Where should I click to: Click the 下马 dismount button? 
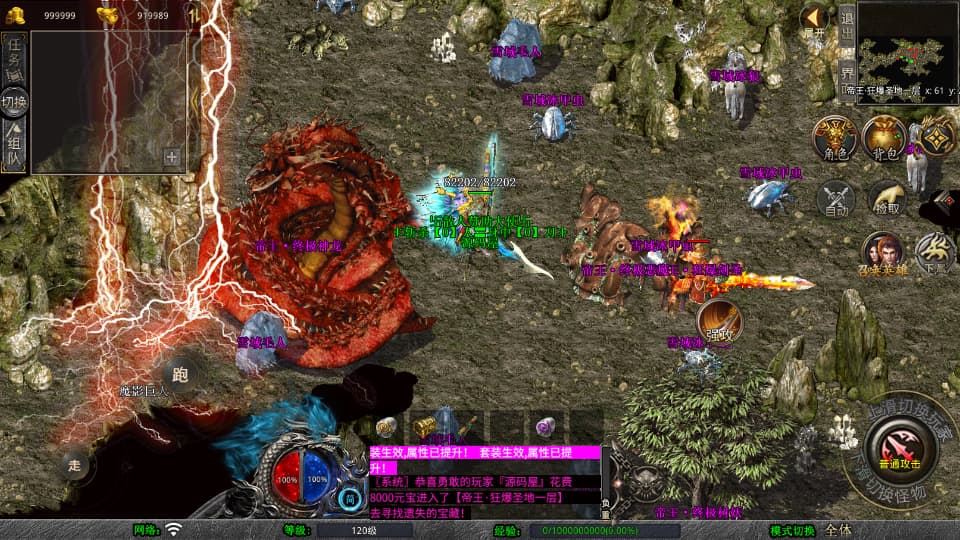[x=936, y=253]
